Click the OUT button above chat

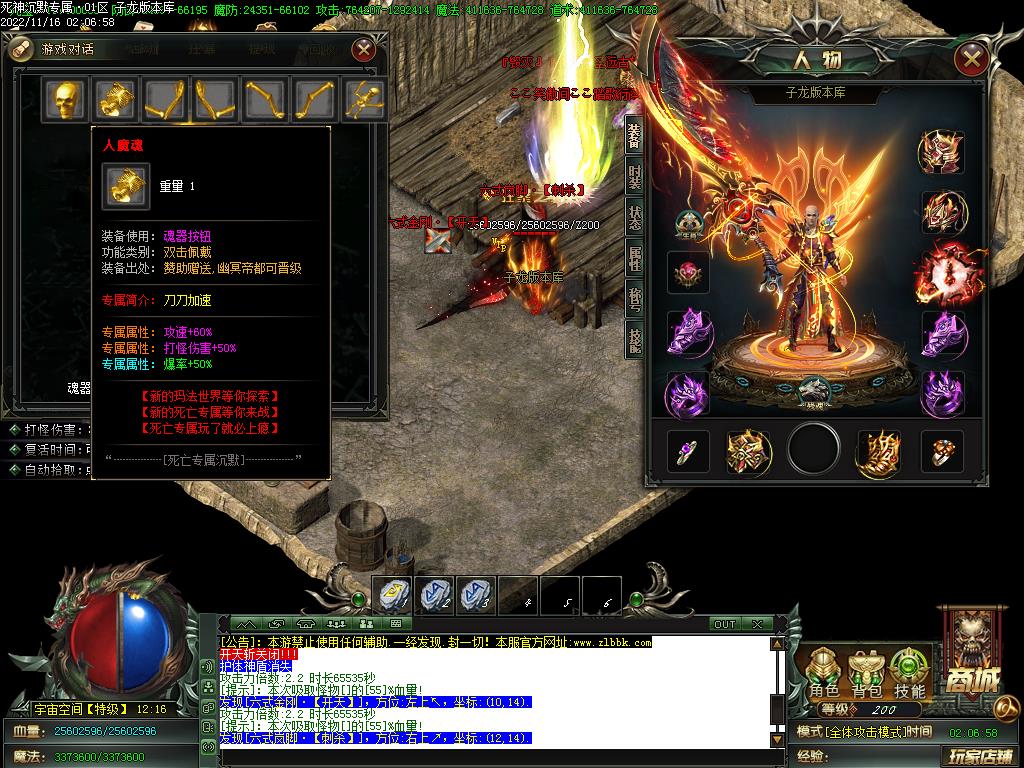724,624
